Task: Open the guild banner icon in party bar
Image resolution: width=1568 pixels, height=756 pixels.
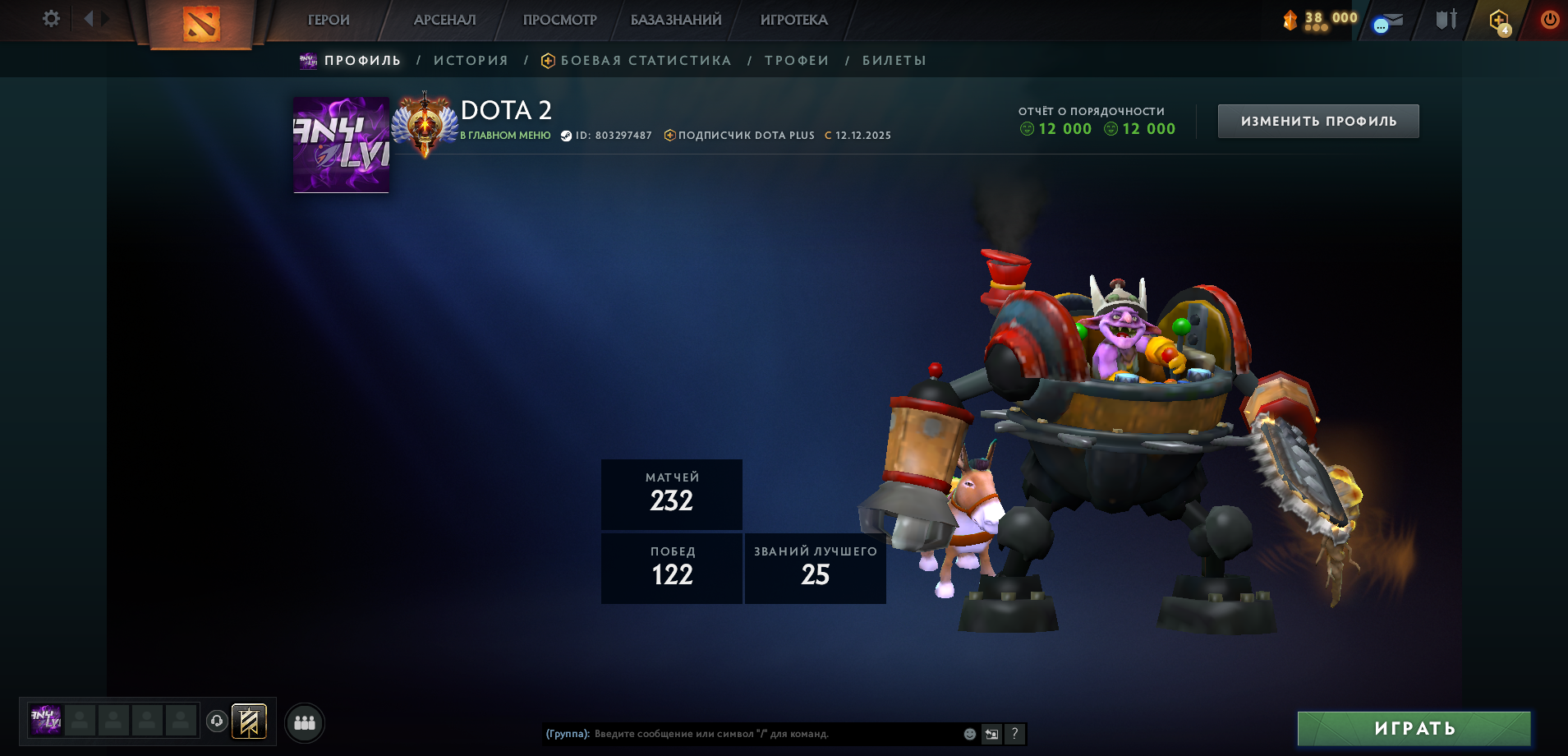Action: (x=249, y=721)
